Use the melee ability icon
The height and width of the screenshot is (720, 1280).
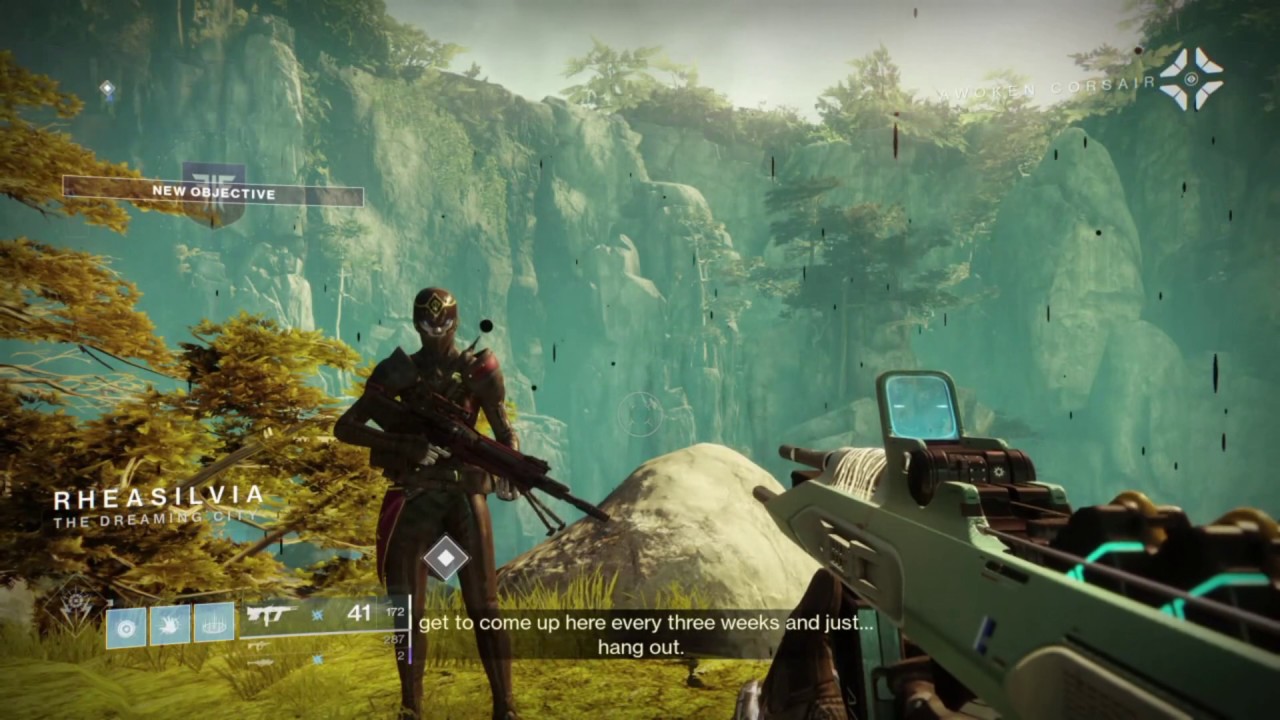pyautogui.click(x=170, y=625)
